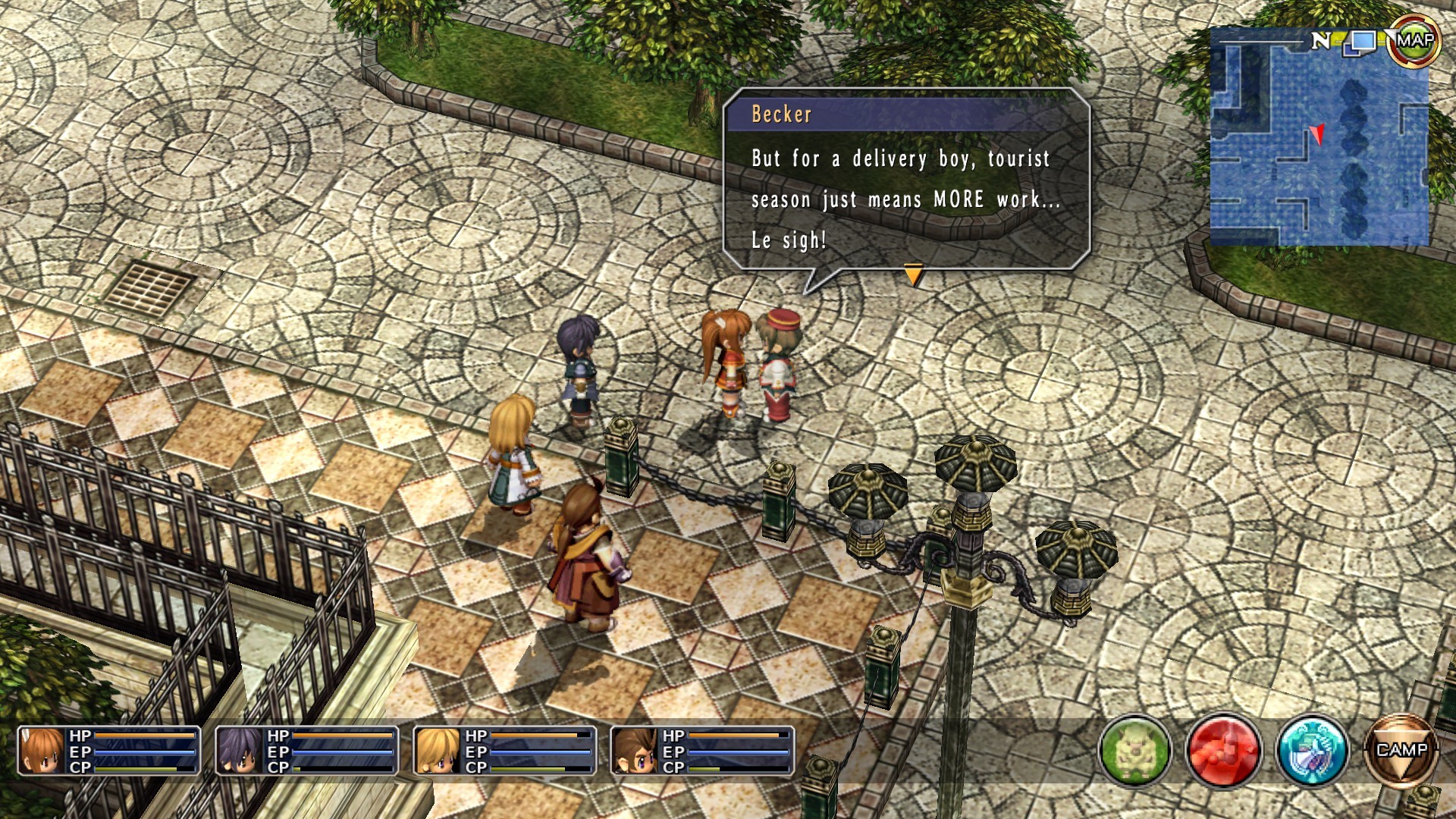Advance Becker's dialogue with the orange arrow
Viewport: 1456px width, 819px height.
(x=913, y=275)
